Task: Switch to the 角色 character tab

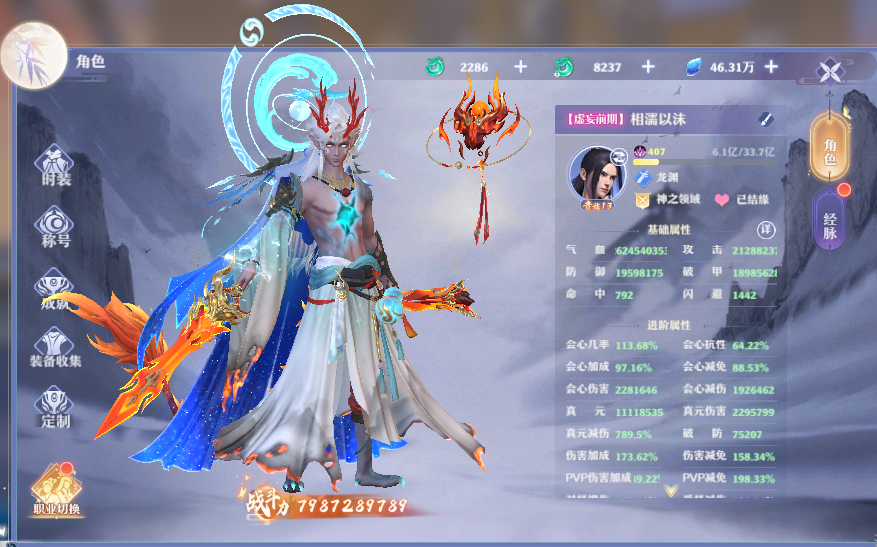Action: point(829,147)
